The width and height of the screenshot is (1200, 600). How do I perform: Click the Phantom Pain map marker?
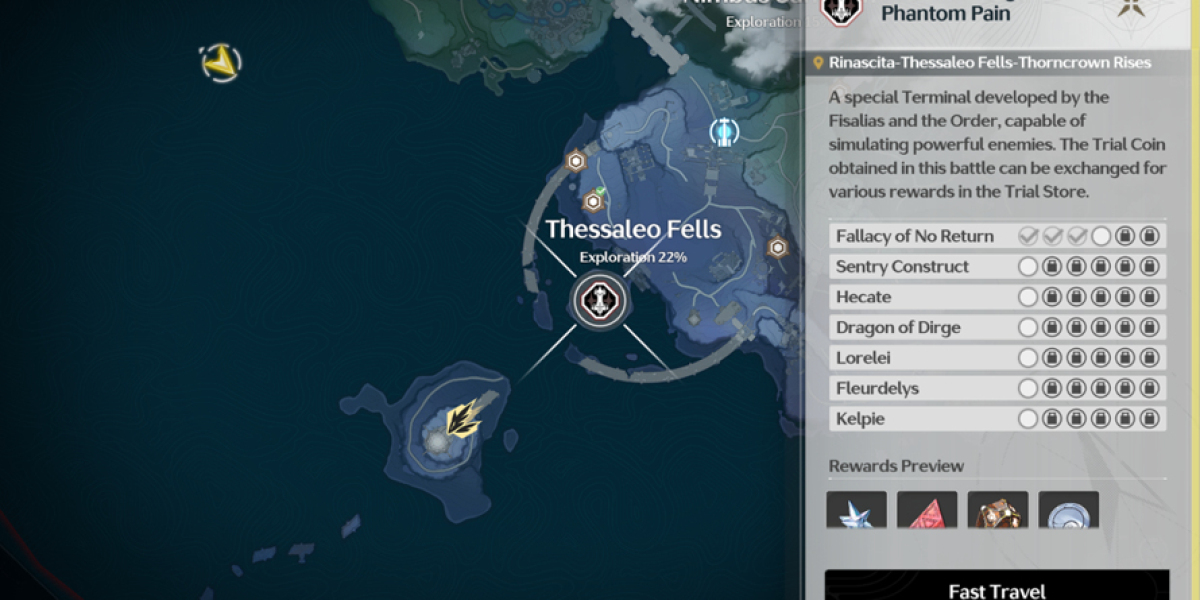pos(600,299)
